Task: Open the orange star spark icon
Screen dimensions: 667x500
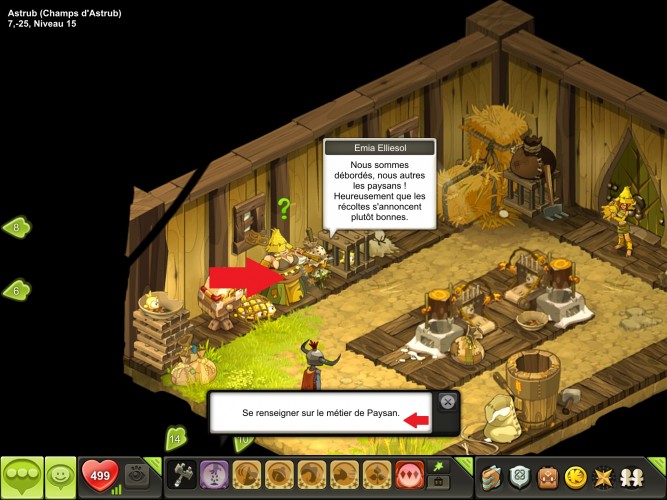Action: click(604, 475)
